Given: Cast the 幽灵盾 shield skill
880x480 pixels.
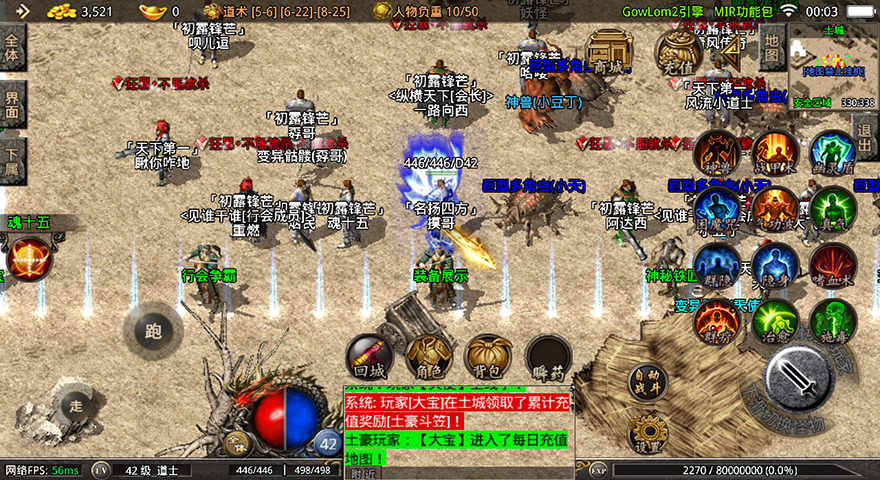Looking at the screenshot, I should [832, 152].
